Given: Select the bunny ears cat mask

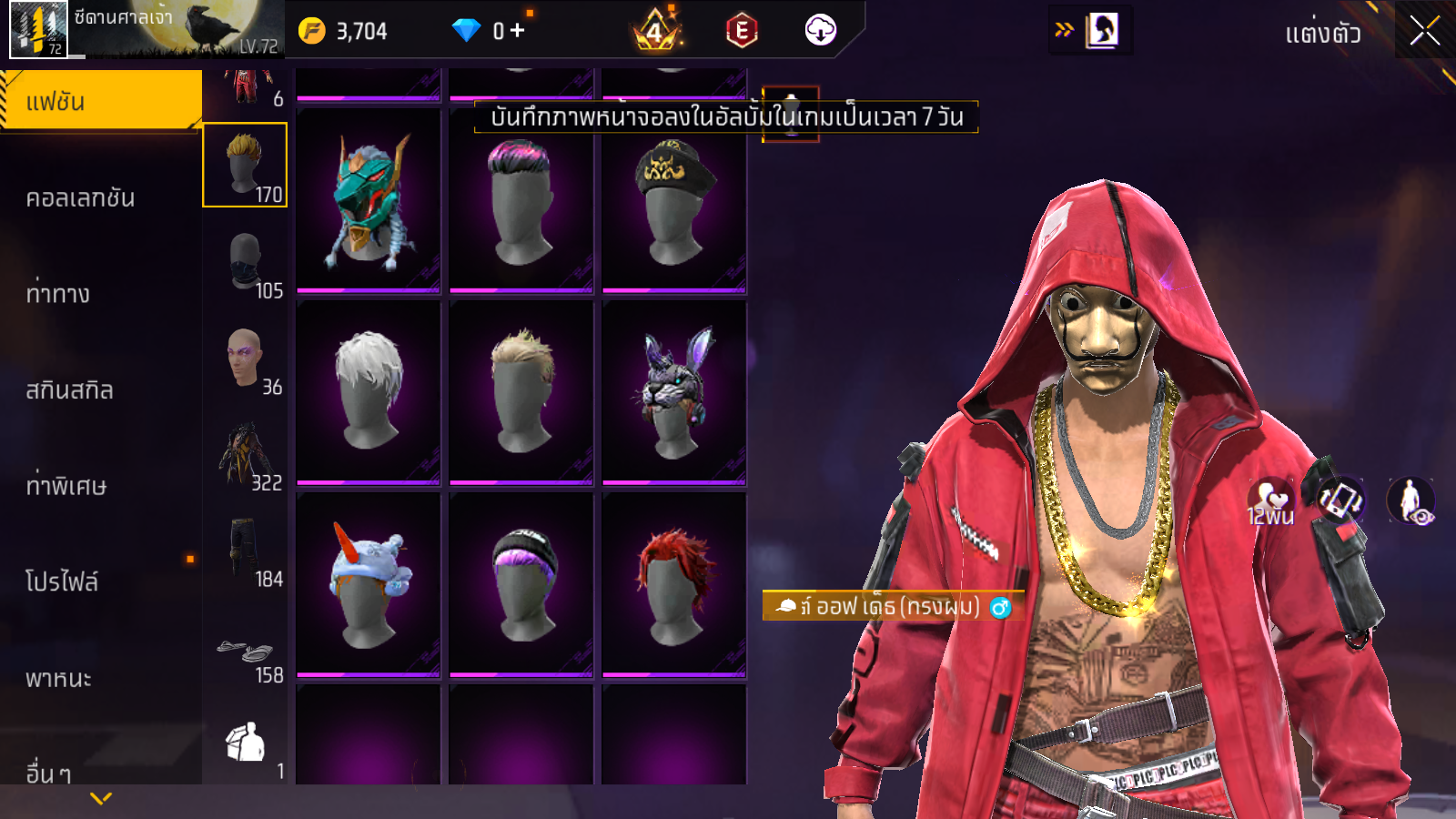Looking at the screenshot, I should click(674, 392).
